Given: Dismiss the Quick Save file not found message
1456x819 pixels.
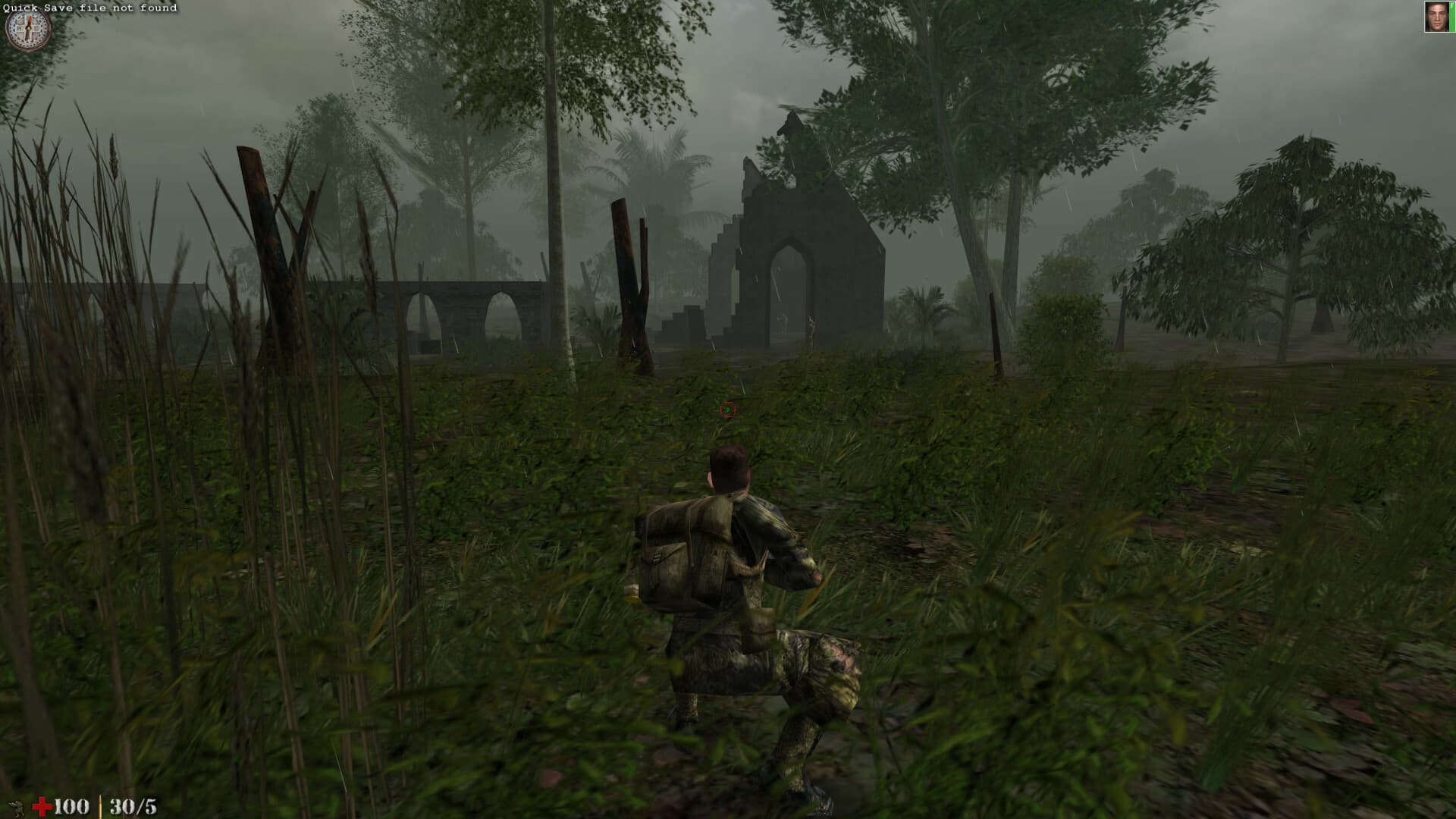Looking at the screenshot, I should (x=91, y=6).
